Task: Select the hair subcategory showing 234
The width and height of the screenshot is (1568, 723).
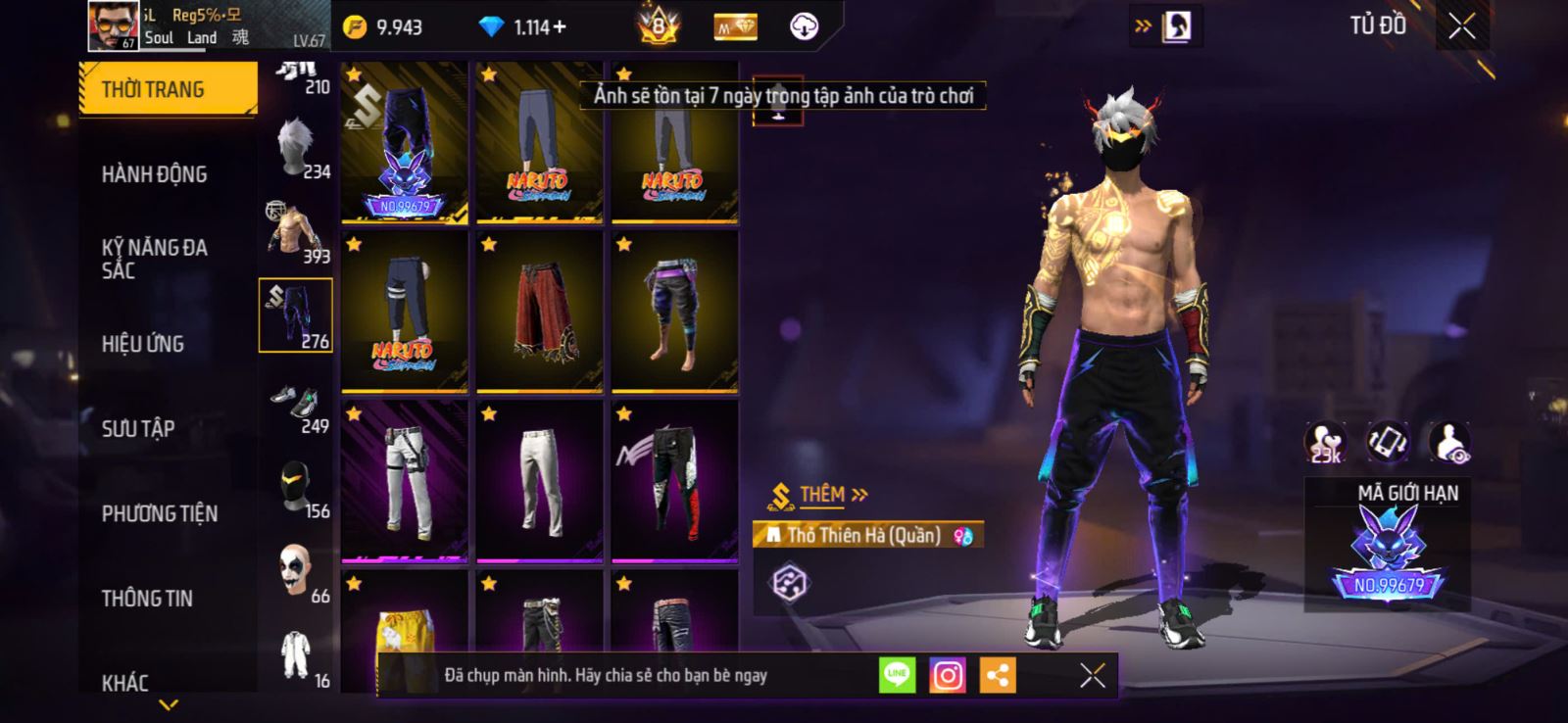Action: tap(296, 149)
